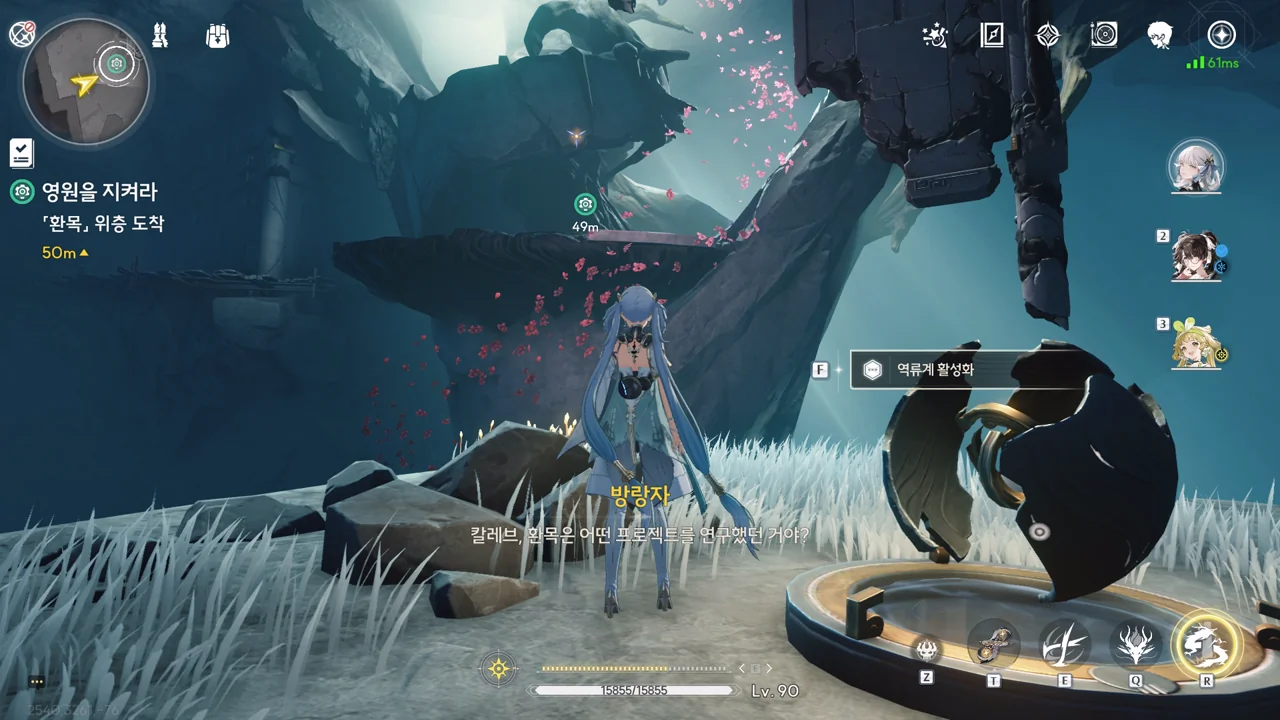The height and width of the screenshot is (720, 1280).
Task: Switch to the silver-haired party member portrait
Action: pos(1196,166)
